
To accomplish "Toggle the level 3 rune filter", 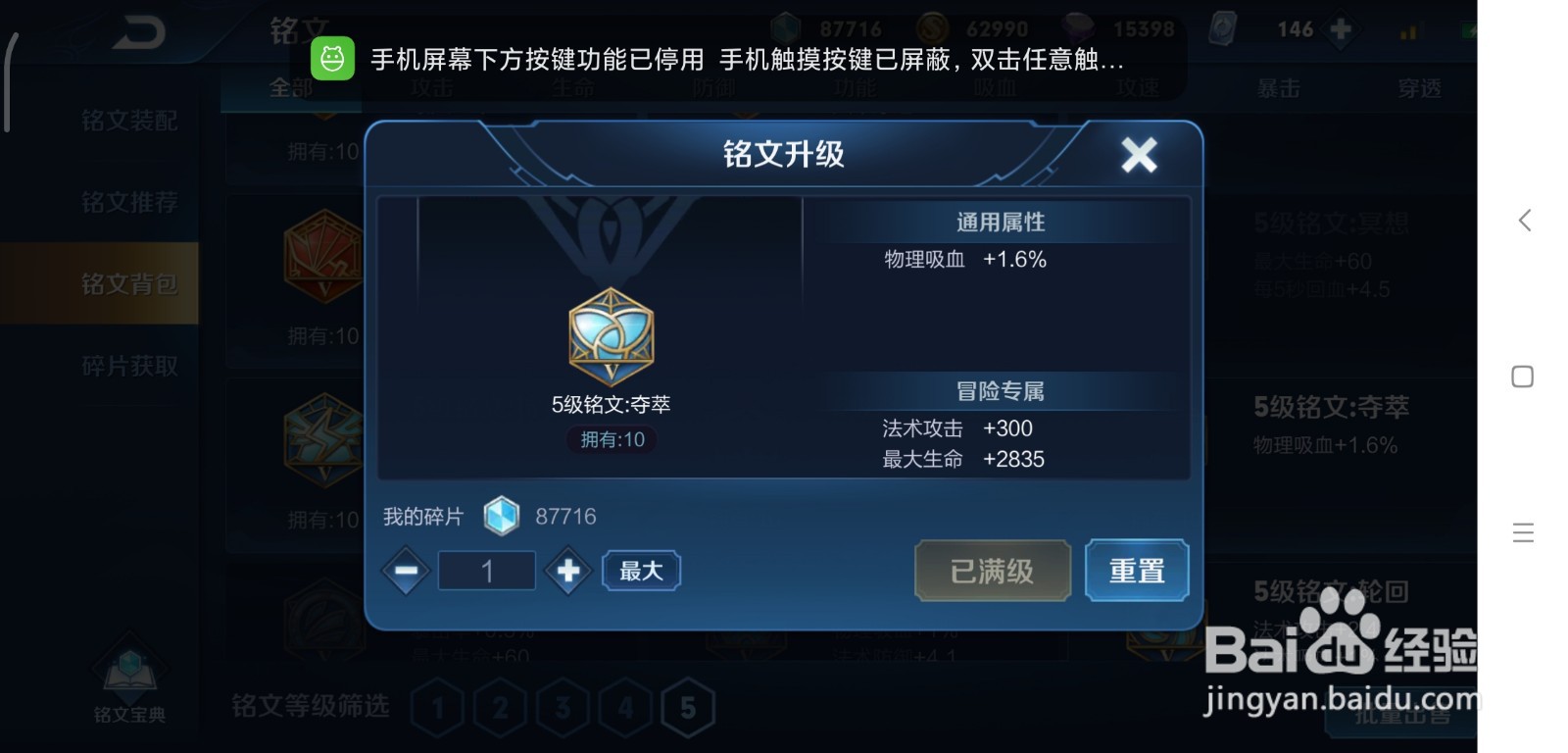I will tap(563, 705).
